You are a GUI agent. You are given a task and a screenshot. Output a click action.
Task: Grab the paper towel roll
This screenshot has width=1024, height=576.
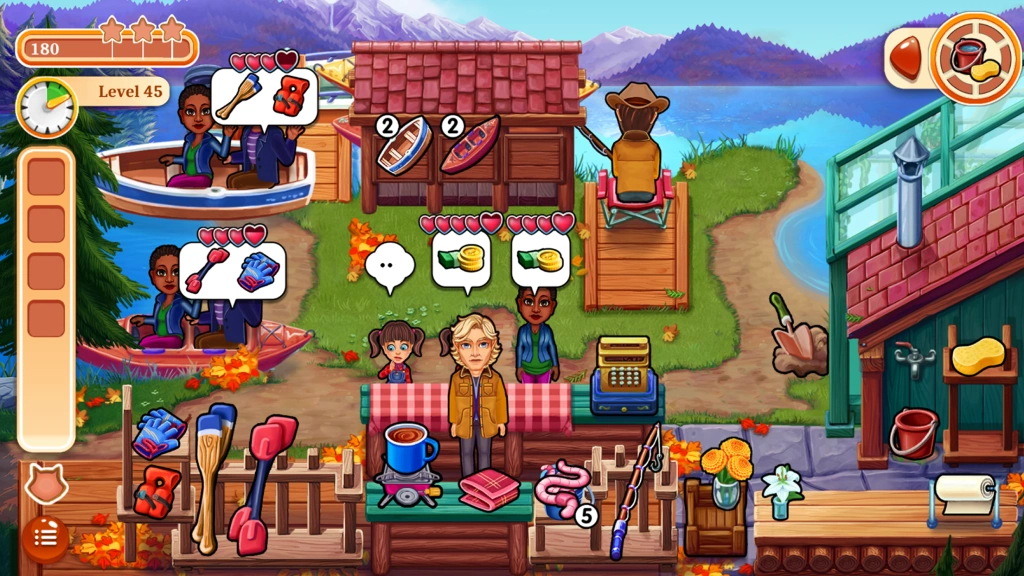click(964, 494)
